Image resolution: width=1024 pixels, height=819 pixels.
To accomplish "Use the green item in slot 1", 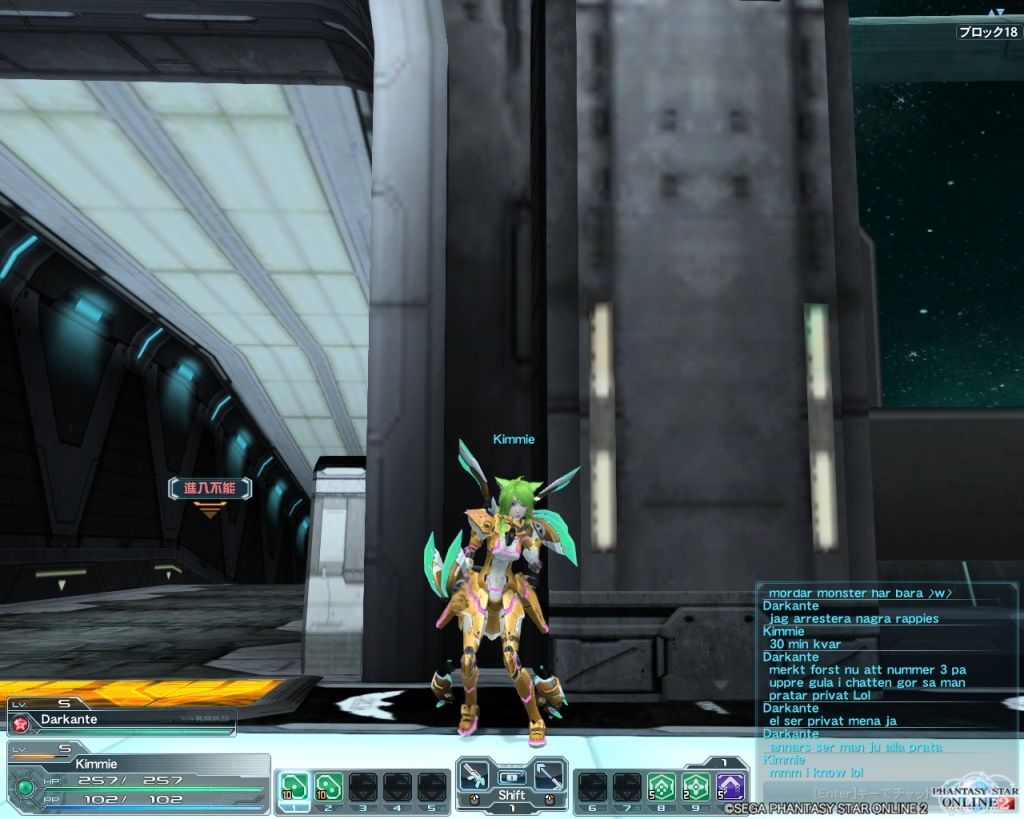I will pos(294,786).
